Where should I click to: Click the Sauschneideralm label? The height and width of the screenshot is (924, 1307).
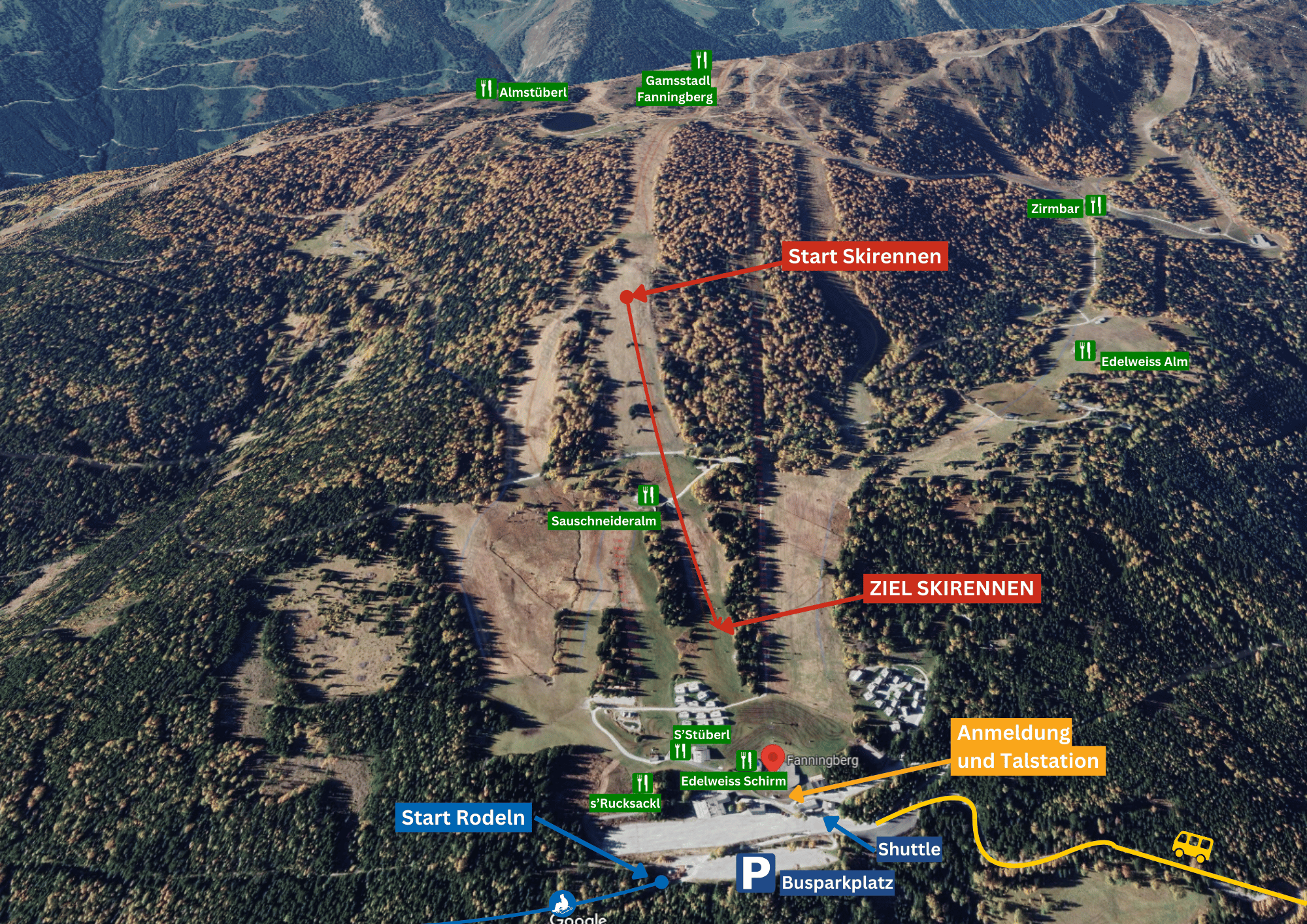tap(603, 521)
